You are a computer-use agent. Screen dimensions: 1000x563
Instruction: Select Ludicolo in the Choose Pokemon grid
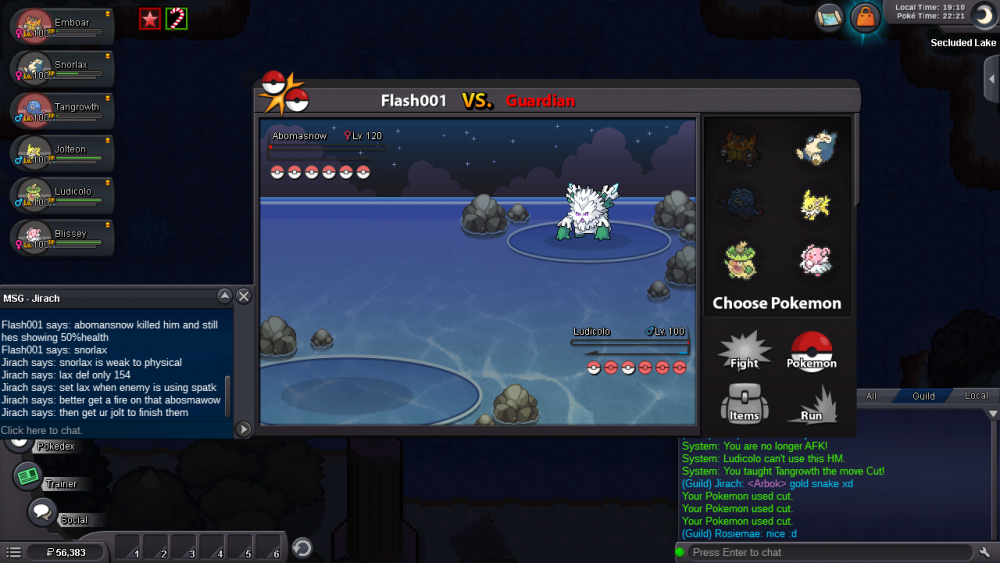pyautogui.click(x=740, y=260)
